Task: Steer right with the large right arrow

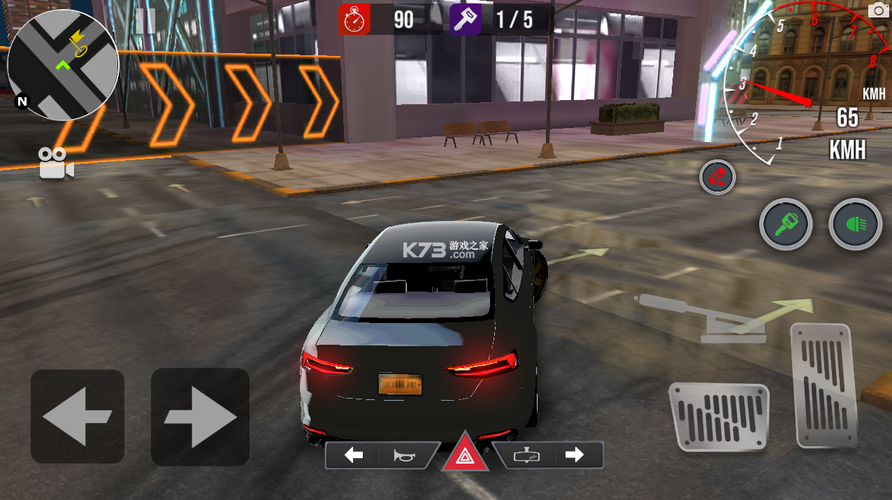Action: (200, 416)
